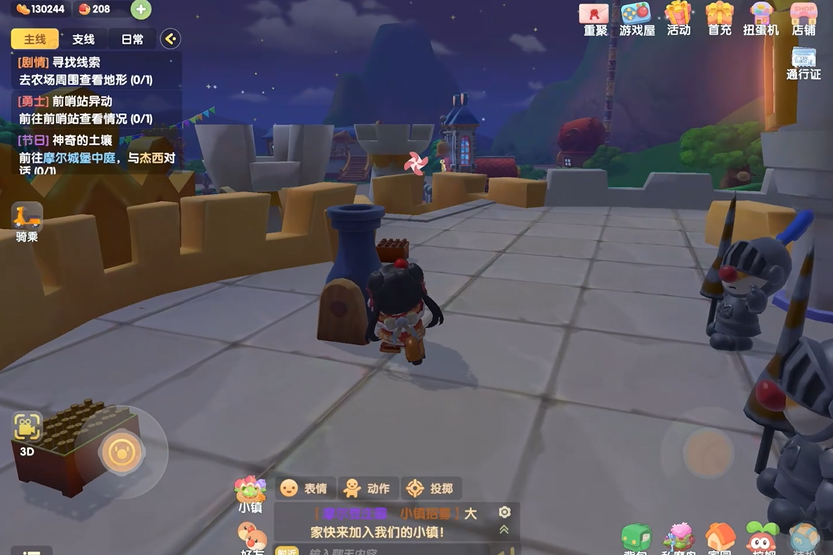833x555 pixels.
Task: Open the 动作 actions menu
Action: coord(366,488)
